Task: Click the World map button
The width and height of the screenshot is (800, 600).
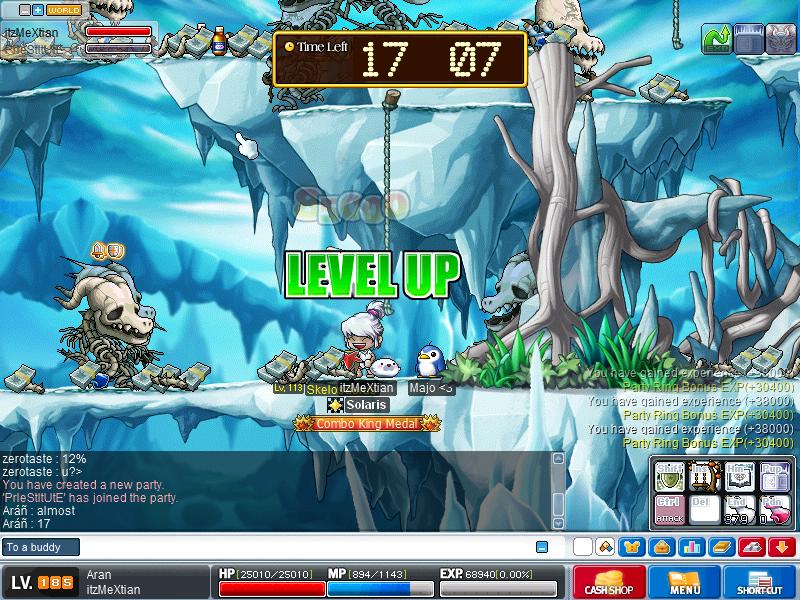Action: [x=65, y=10]
